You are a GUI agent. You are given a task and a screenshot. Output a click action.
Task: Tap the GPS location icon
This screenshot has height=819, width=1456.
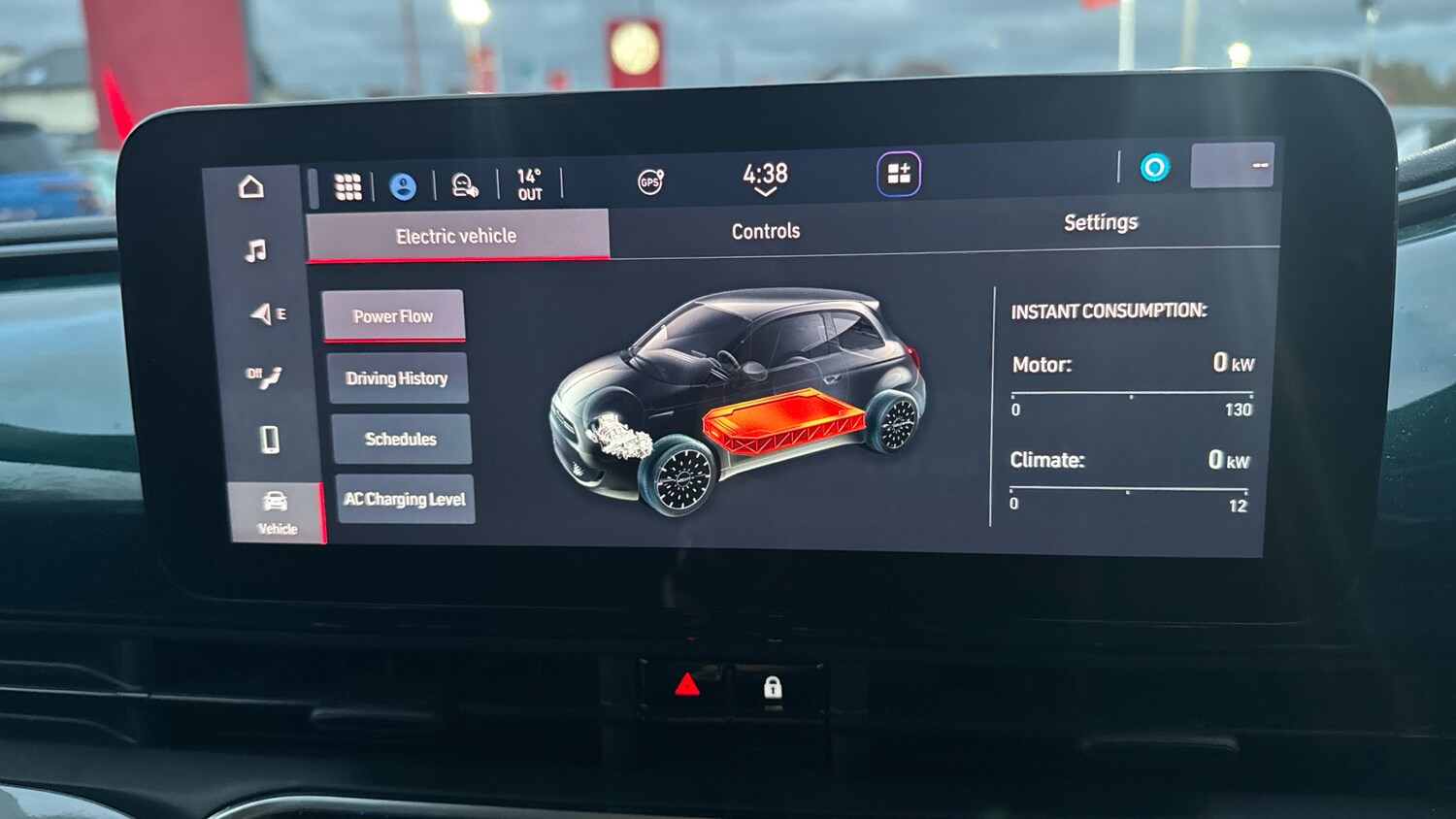(x=649, y=181)
